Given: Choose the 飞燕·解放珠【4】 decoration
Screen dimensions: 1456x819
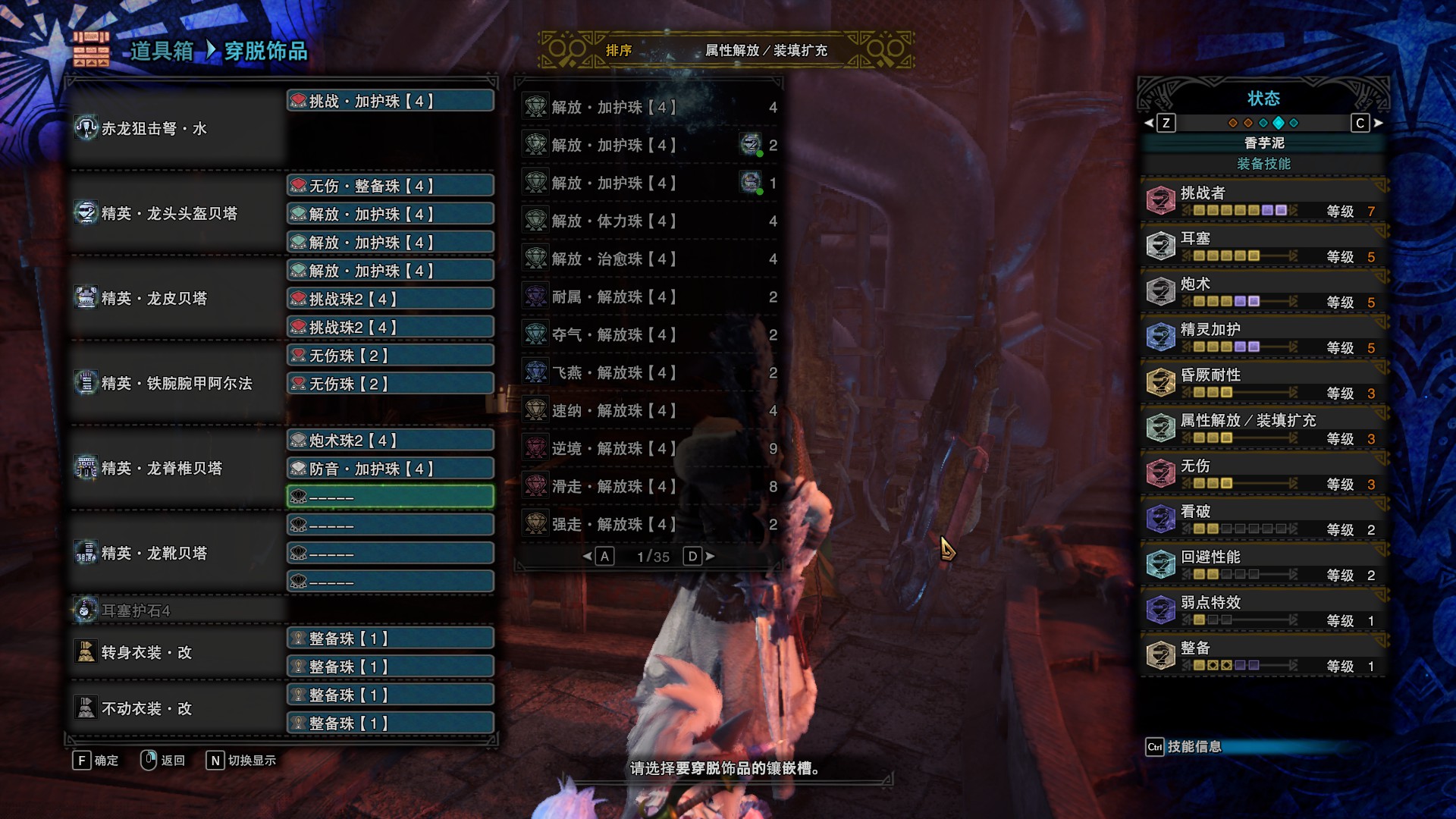Looking at the screenshot, I should 649,373.
